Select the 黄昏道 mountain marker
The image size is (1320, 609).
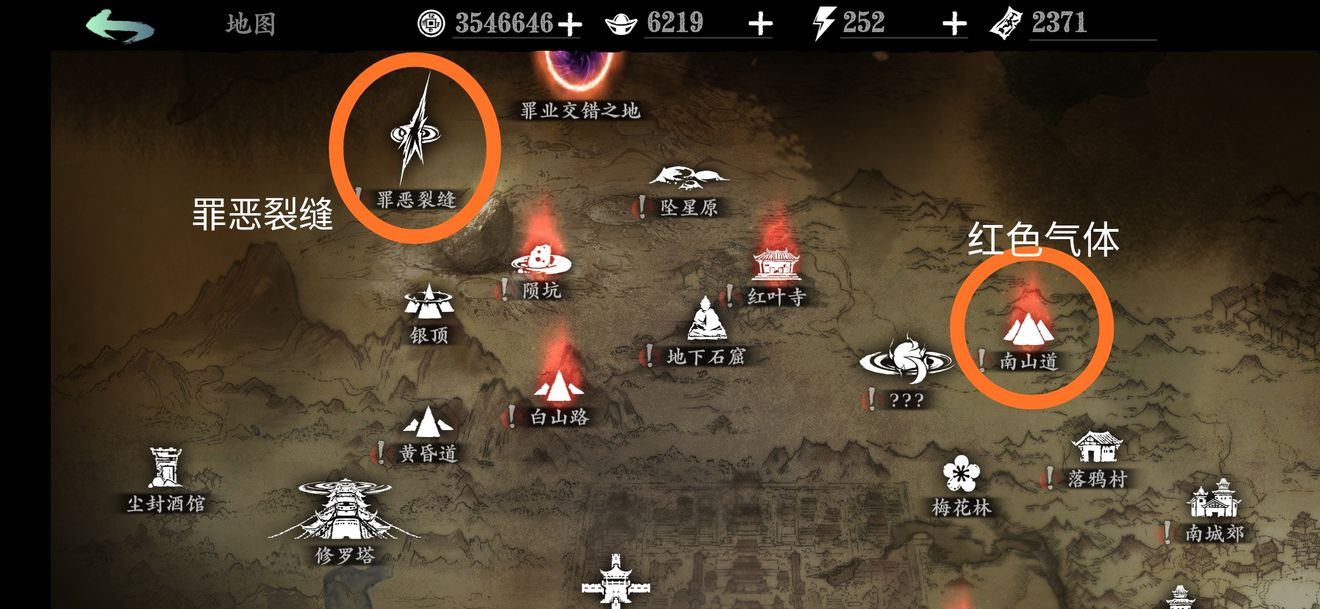pyautogui.click(x=428, y=422)
